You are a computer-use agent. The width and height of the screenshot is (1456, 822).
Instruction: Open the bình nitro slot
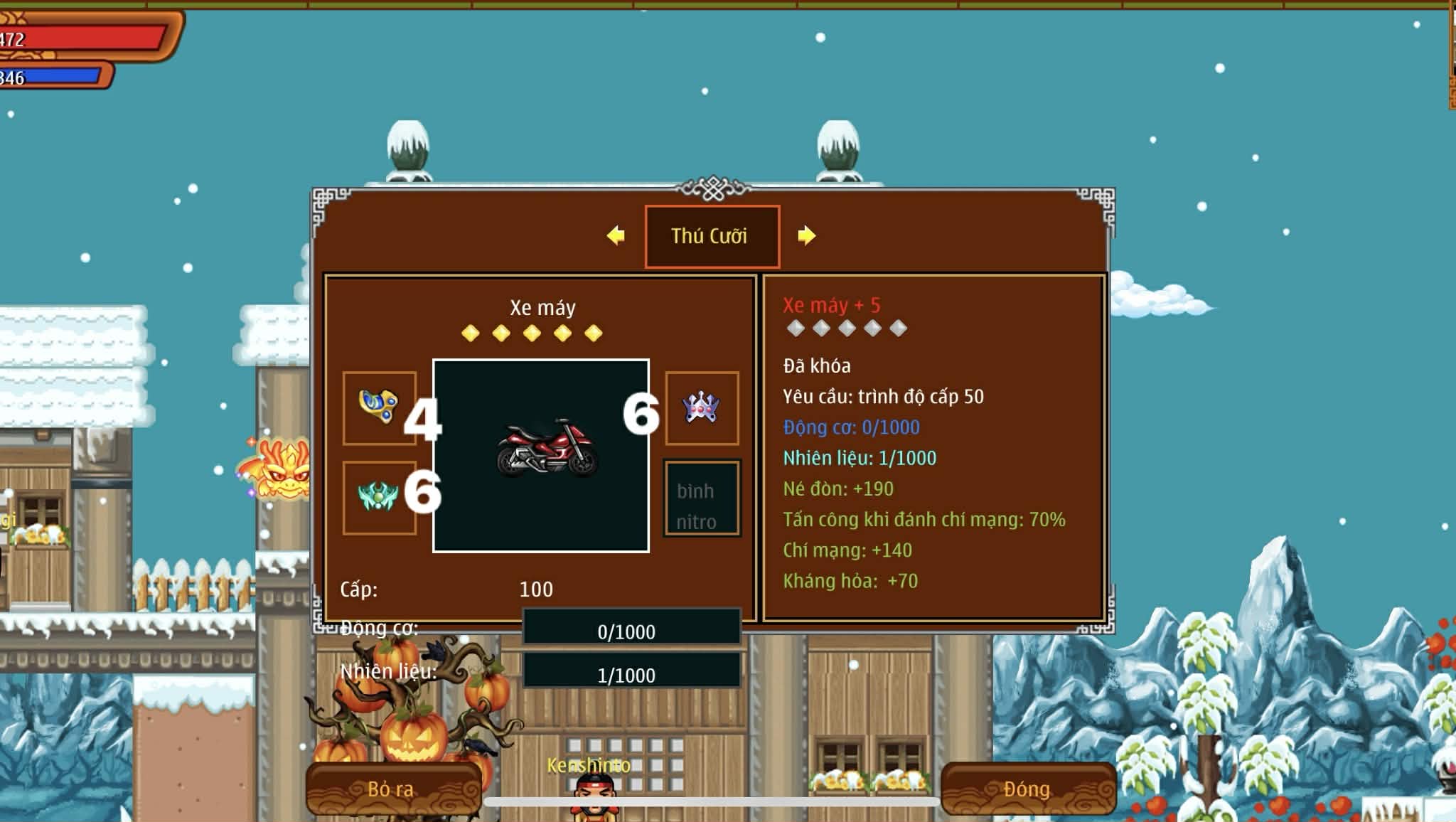(702, 498)
